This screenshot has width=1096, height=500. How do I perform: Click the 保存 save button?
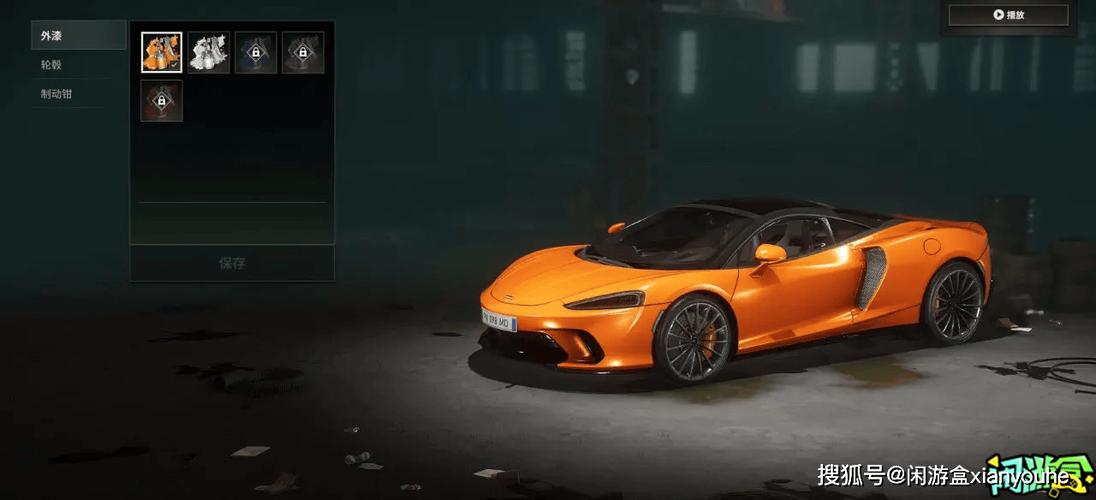232,263
